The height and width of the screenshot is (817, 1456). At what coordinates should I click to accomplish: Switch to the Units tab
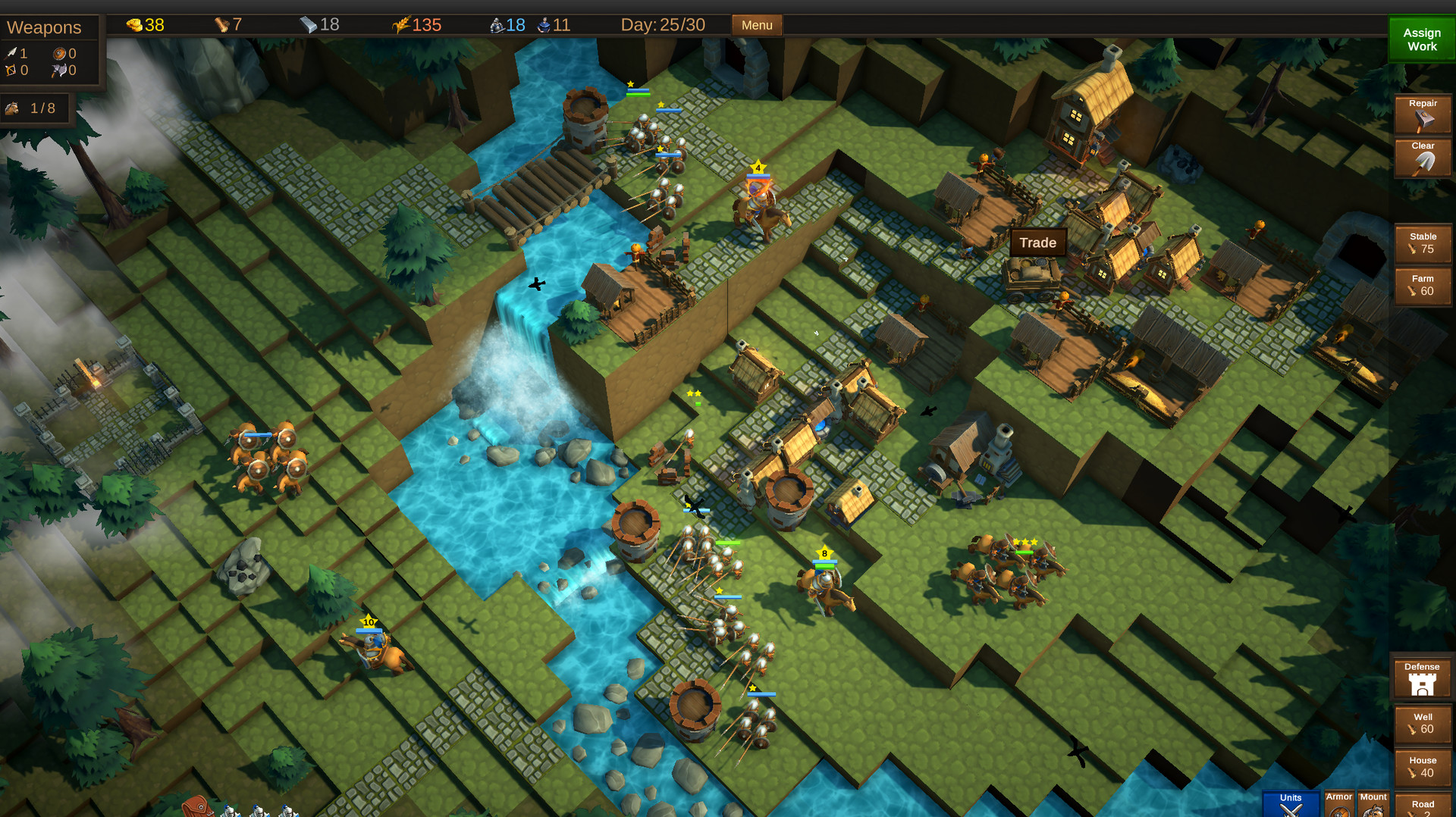[1290, 804]
